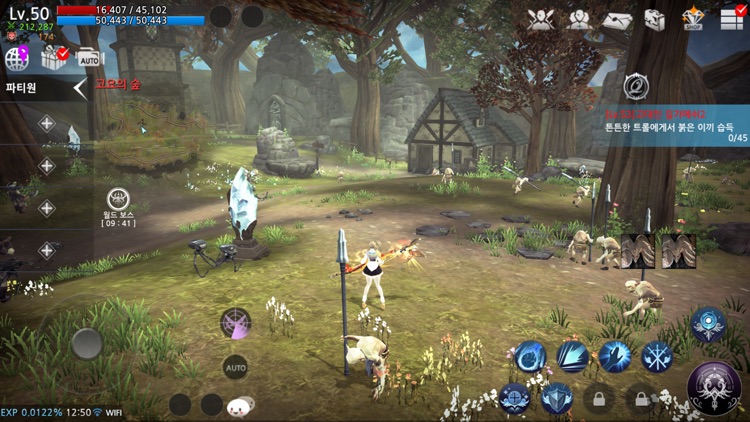Open the friends and party icon
Image resolution: width=750 pixels, height=422 pixels.
(579, 20)
